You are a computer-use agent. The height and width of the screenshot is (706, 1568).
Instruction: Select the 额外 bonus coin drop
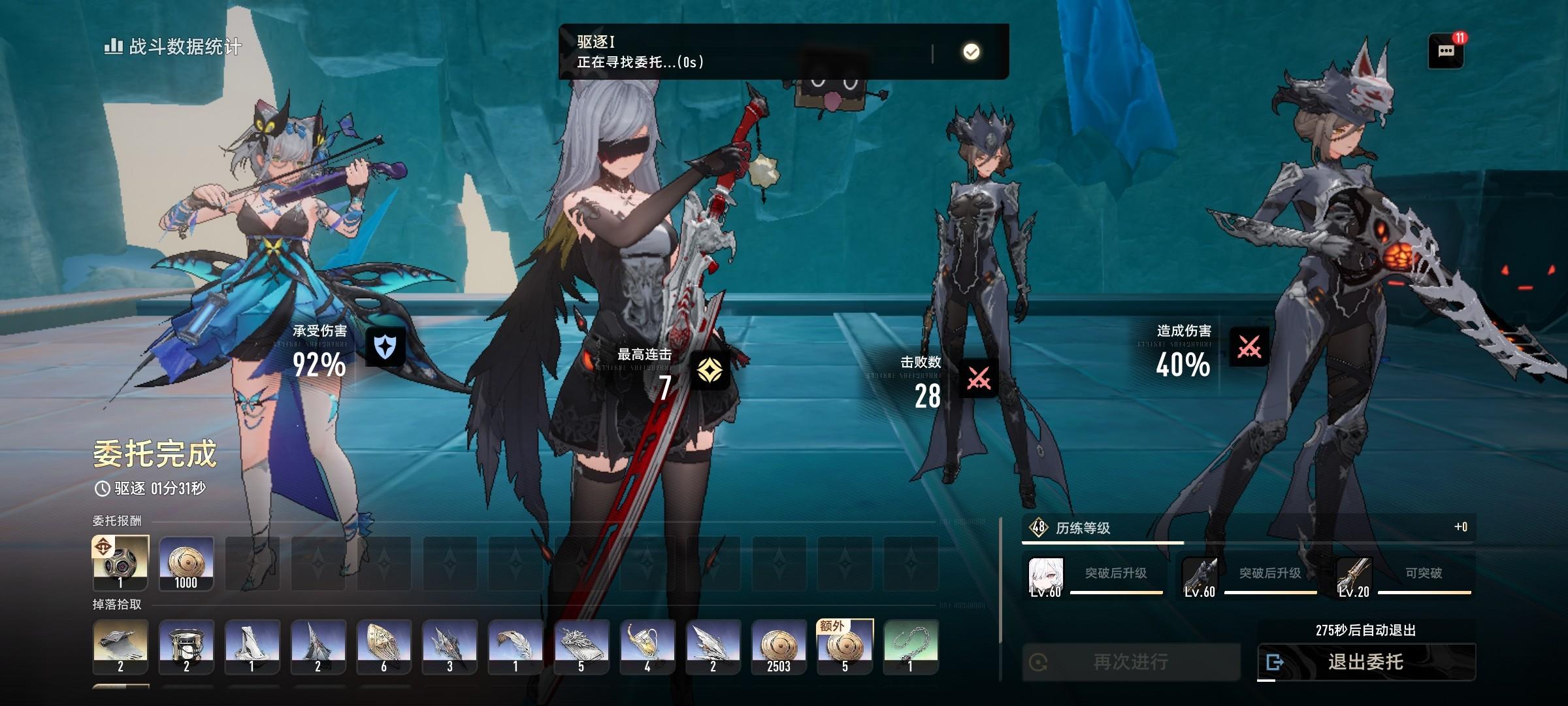845,647
